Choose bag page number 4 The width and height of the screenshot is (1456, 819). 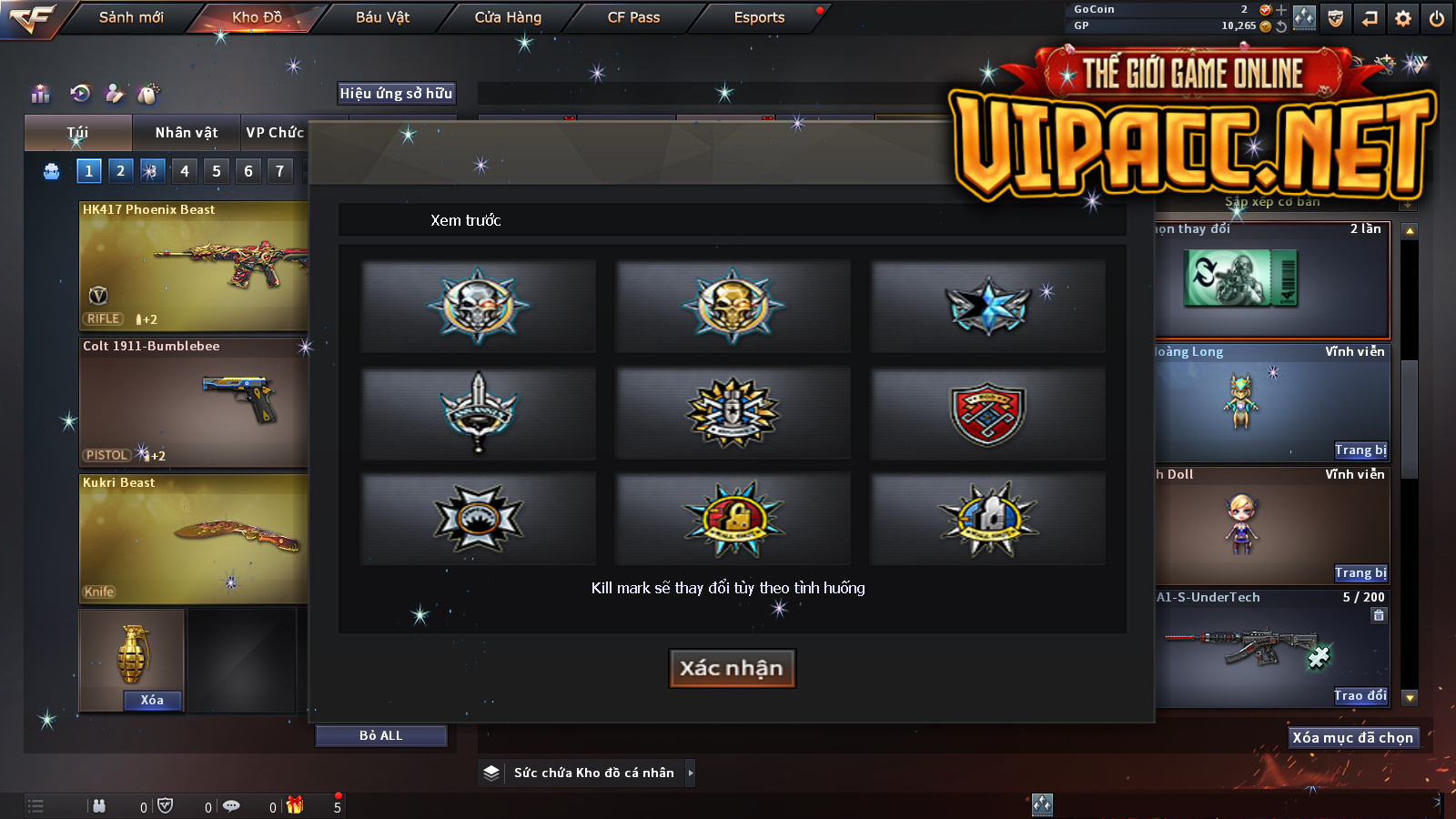tap(185, 171)
